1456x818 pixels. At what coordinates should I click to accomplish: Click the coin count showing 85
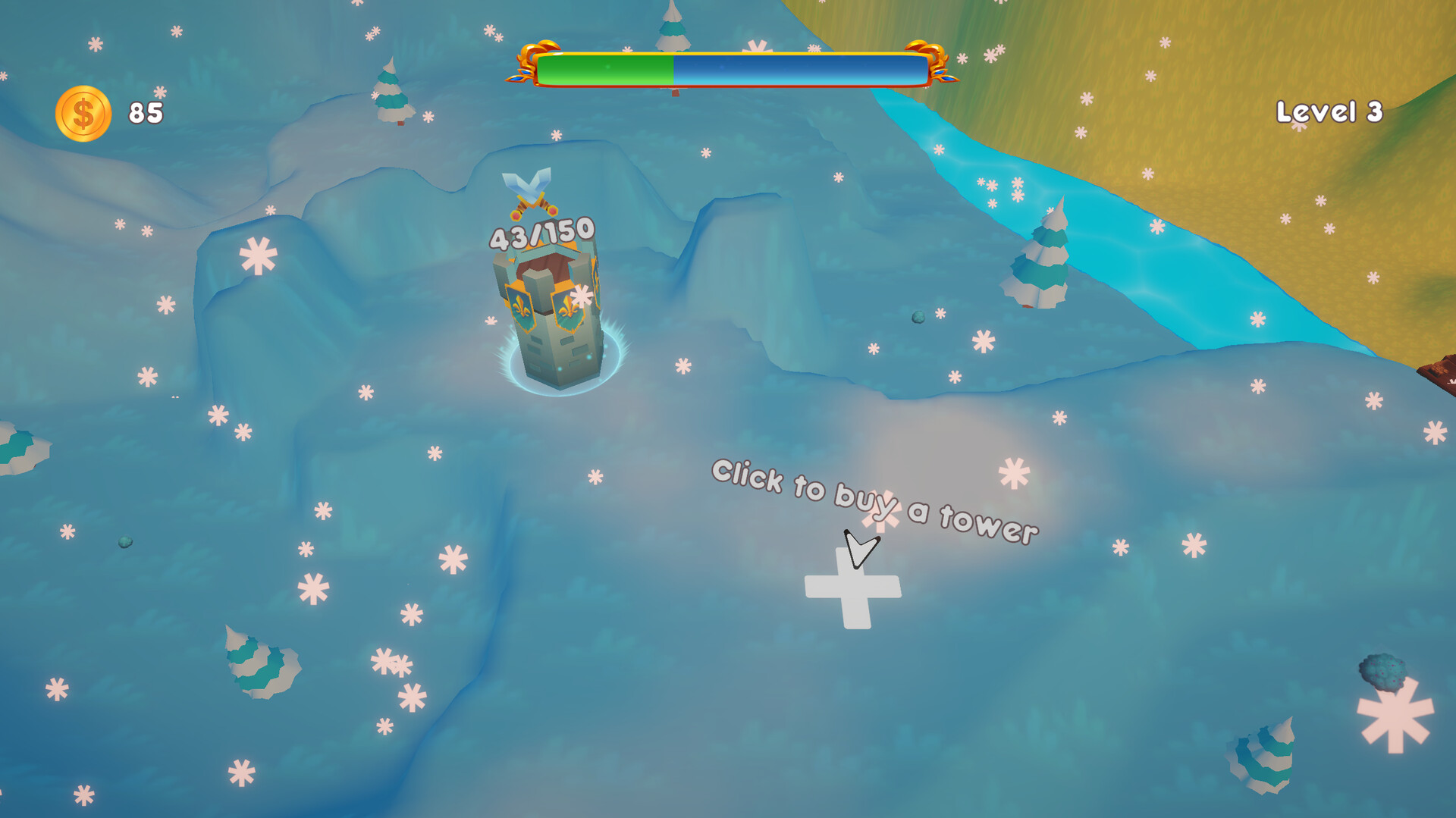coord(147,114)
